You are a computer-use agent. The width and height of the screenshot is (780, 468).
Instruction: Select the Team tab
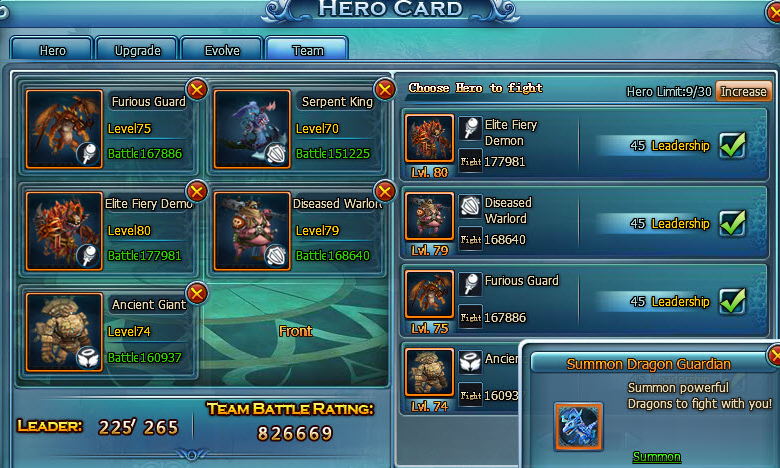tap(307, 49)
